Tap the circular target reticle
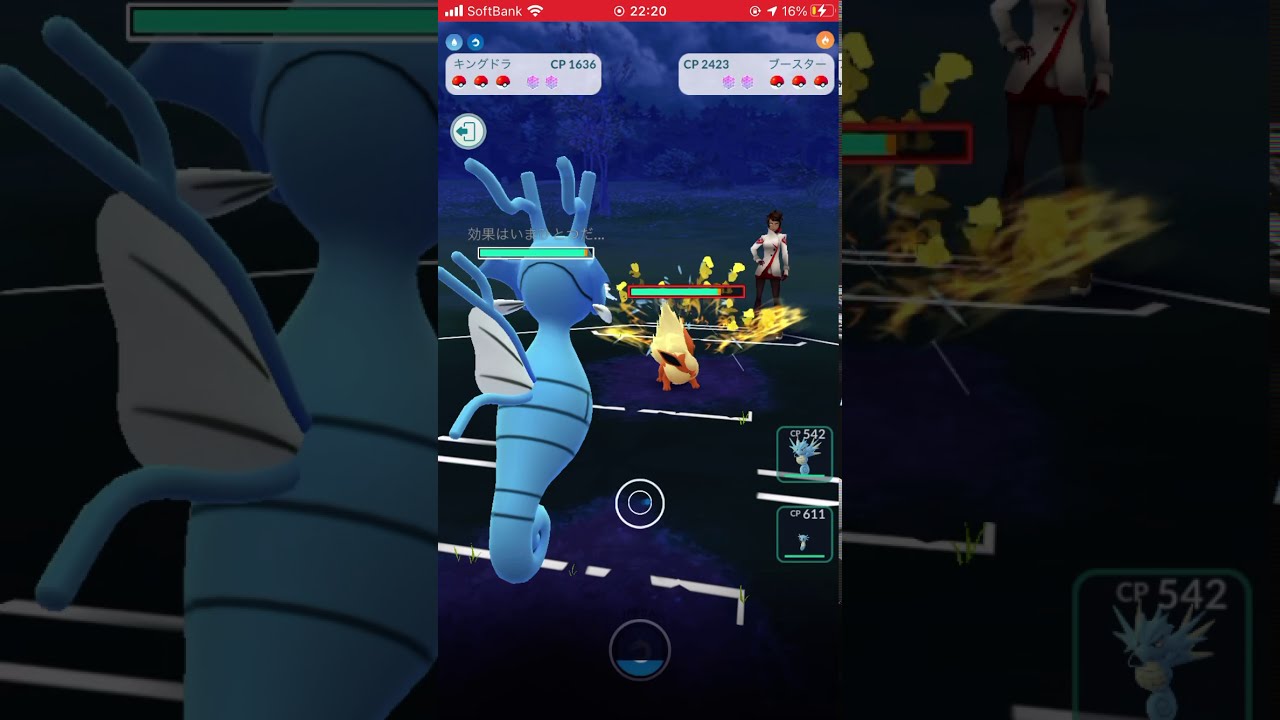 pos(640,503)
